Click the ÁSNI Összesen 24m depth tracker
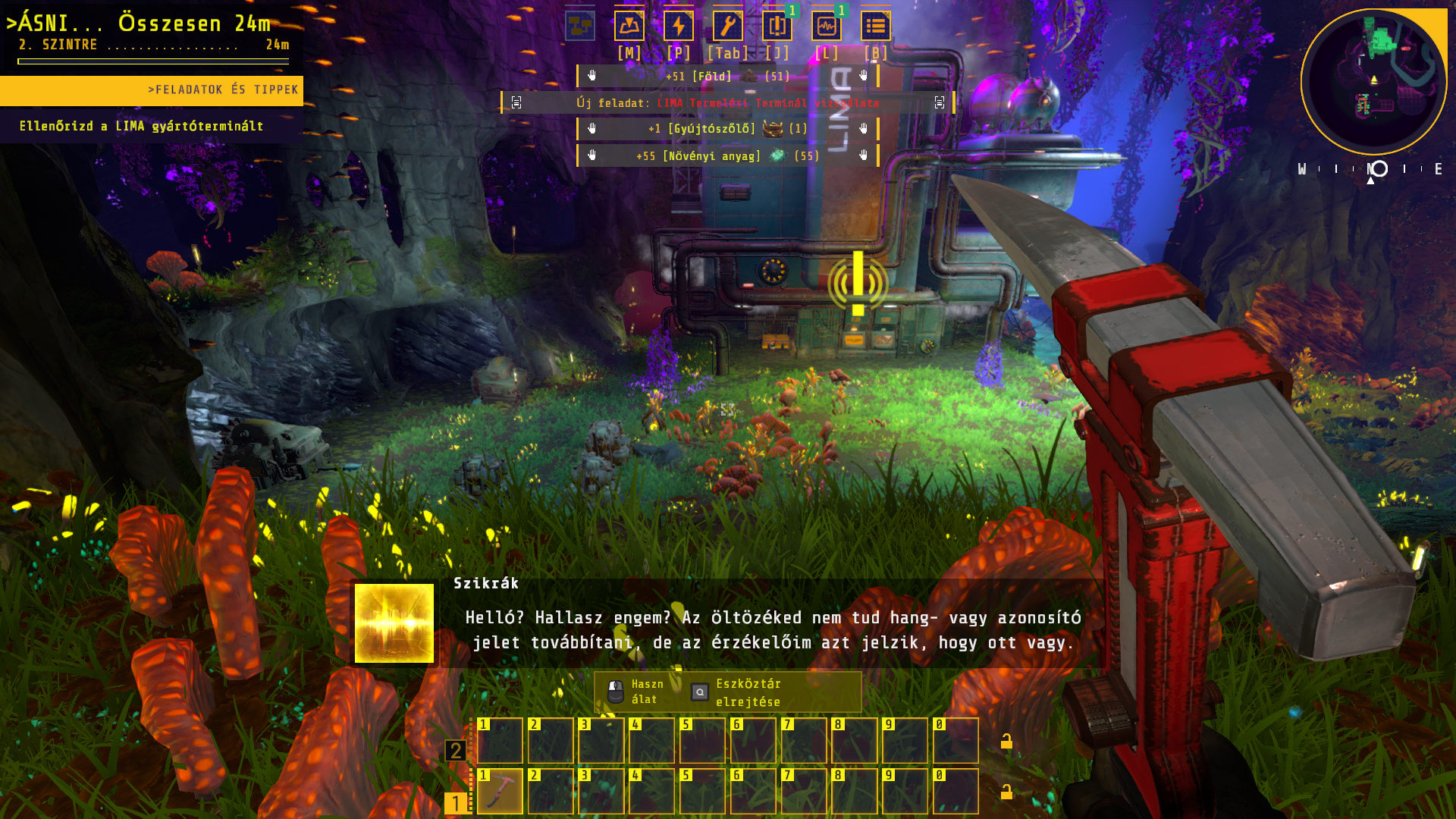1456x819 pixels. [x=152, y=34]
